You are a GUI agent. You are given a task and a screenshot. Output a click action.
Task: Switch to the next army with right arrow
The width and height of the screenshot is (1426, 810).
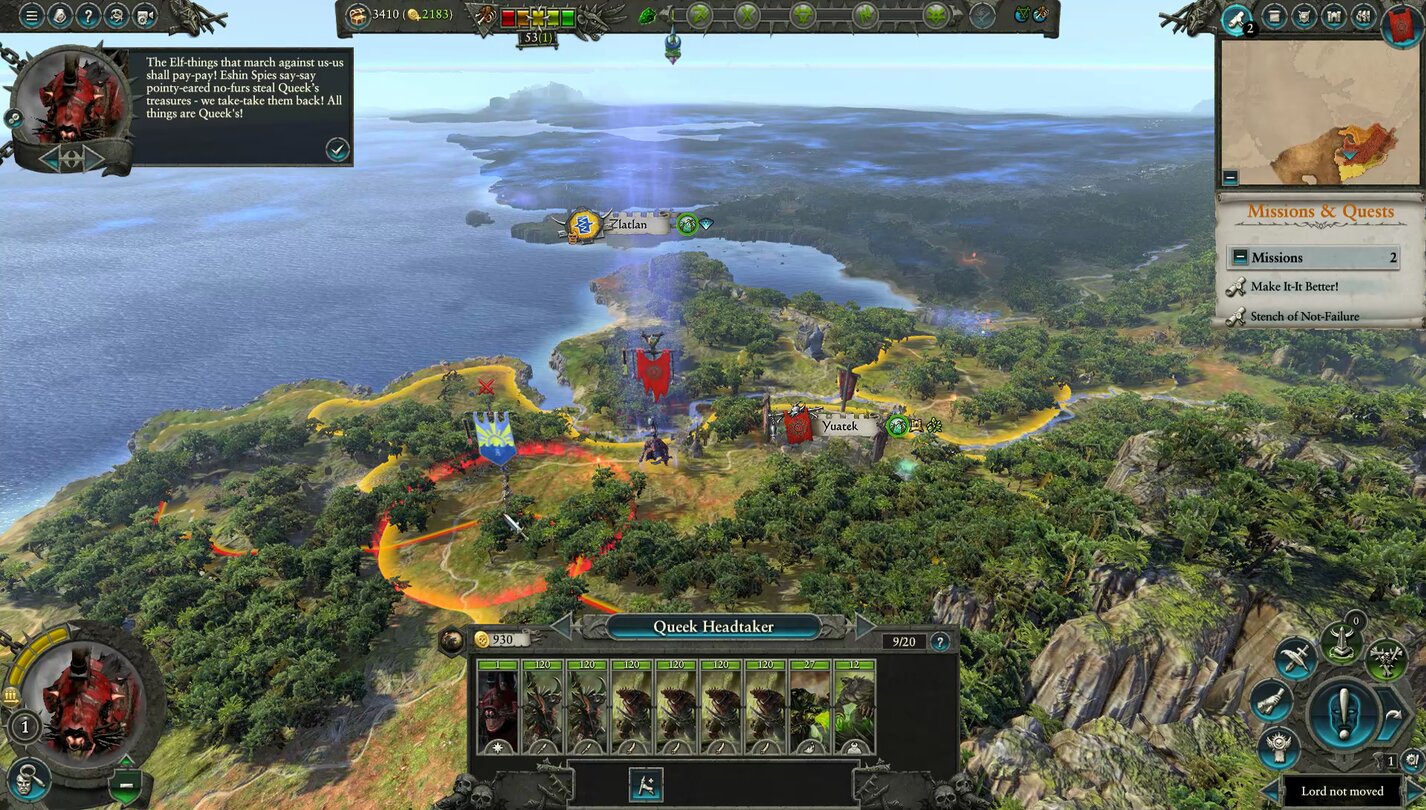[863, 627]
